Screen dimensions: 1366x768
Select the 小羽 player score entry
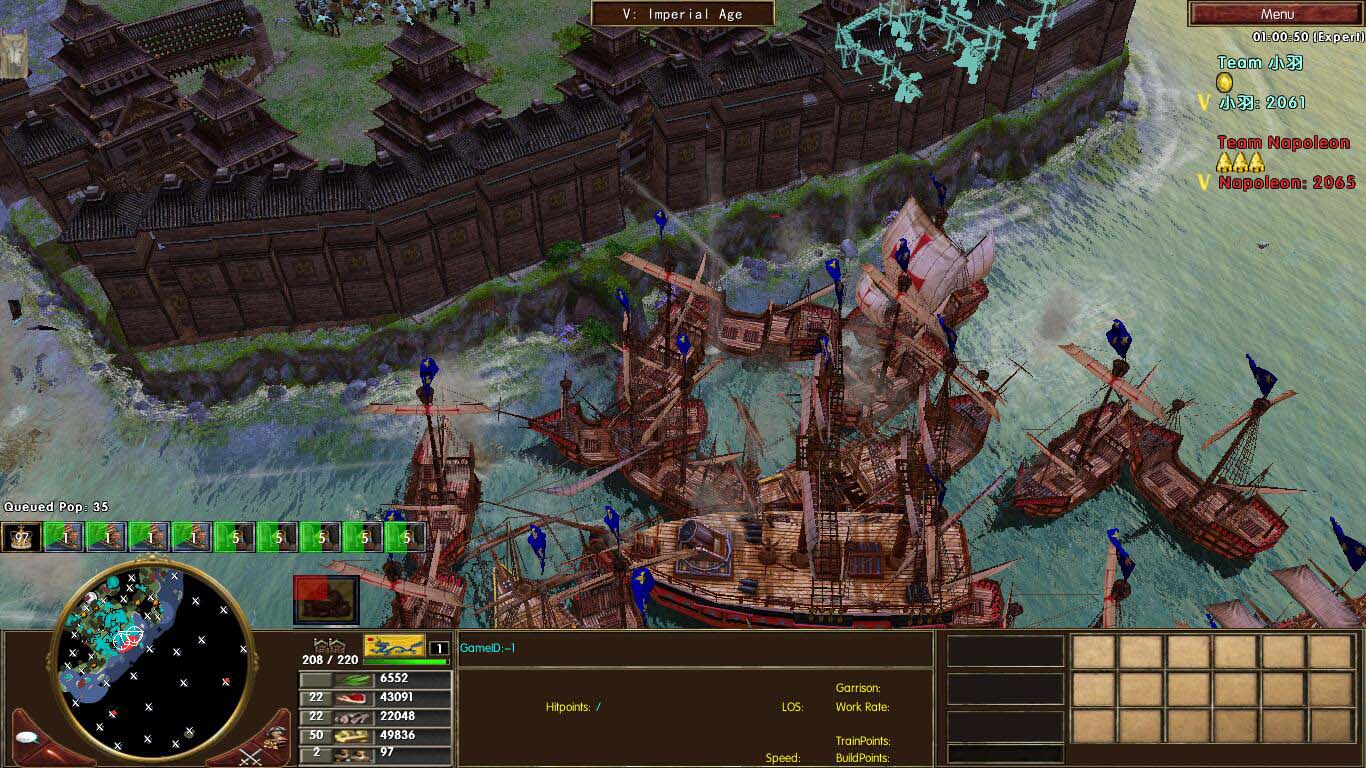pos(1262,102)
